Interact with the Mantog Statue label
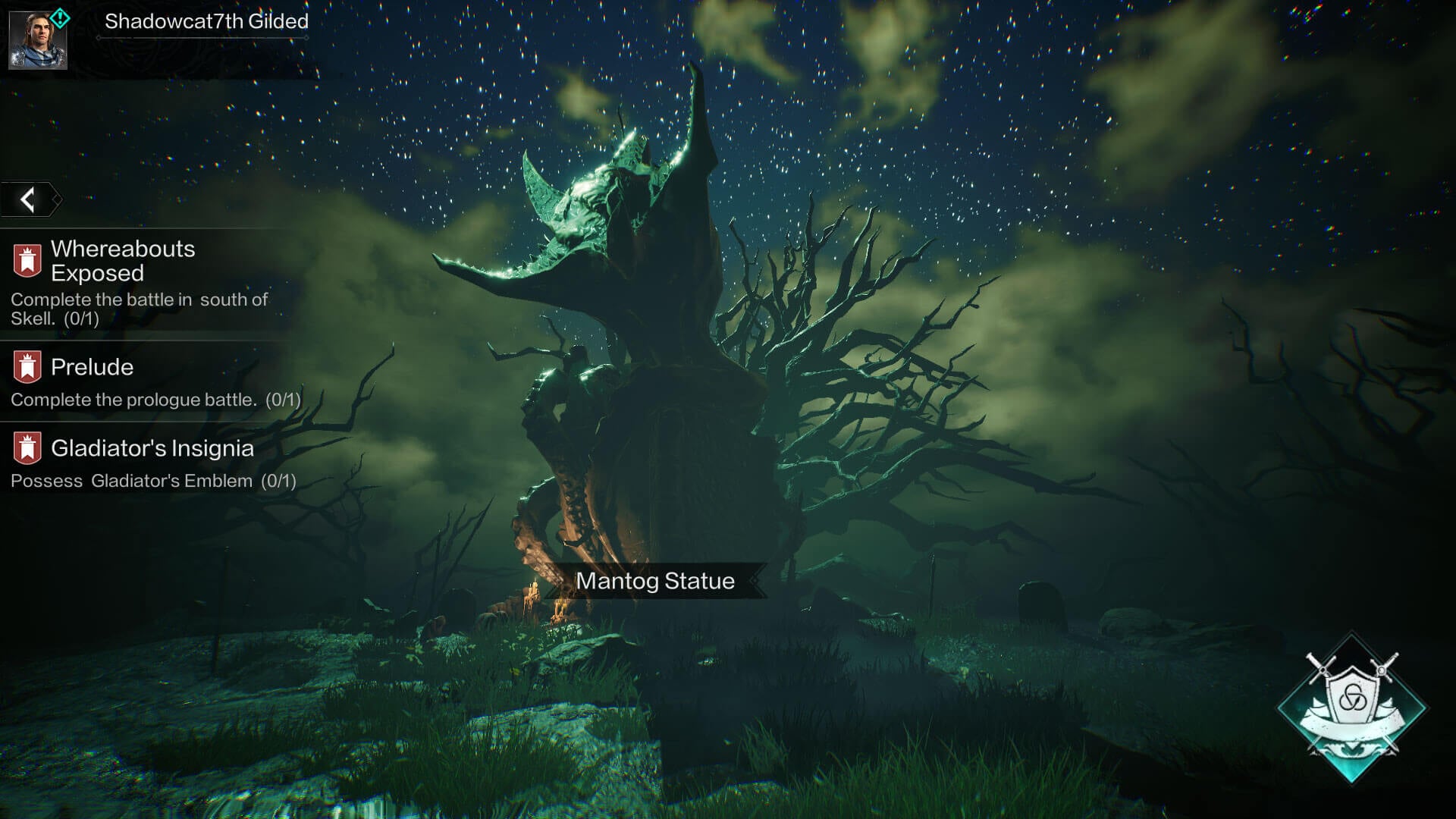This screenshot has width=1456, height=819. point(655,581)
